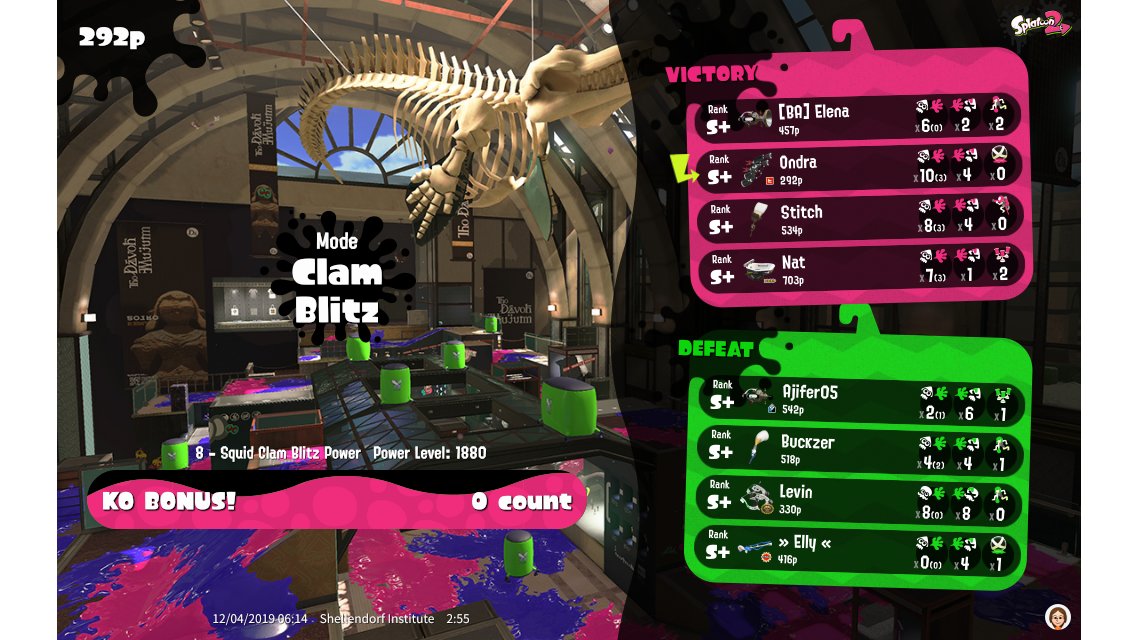The width and height of the screenshot is (1138, 640).
Task: Click the Mii profile icon
Action: point(1058,615)
